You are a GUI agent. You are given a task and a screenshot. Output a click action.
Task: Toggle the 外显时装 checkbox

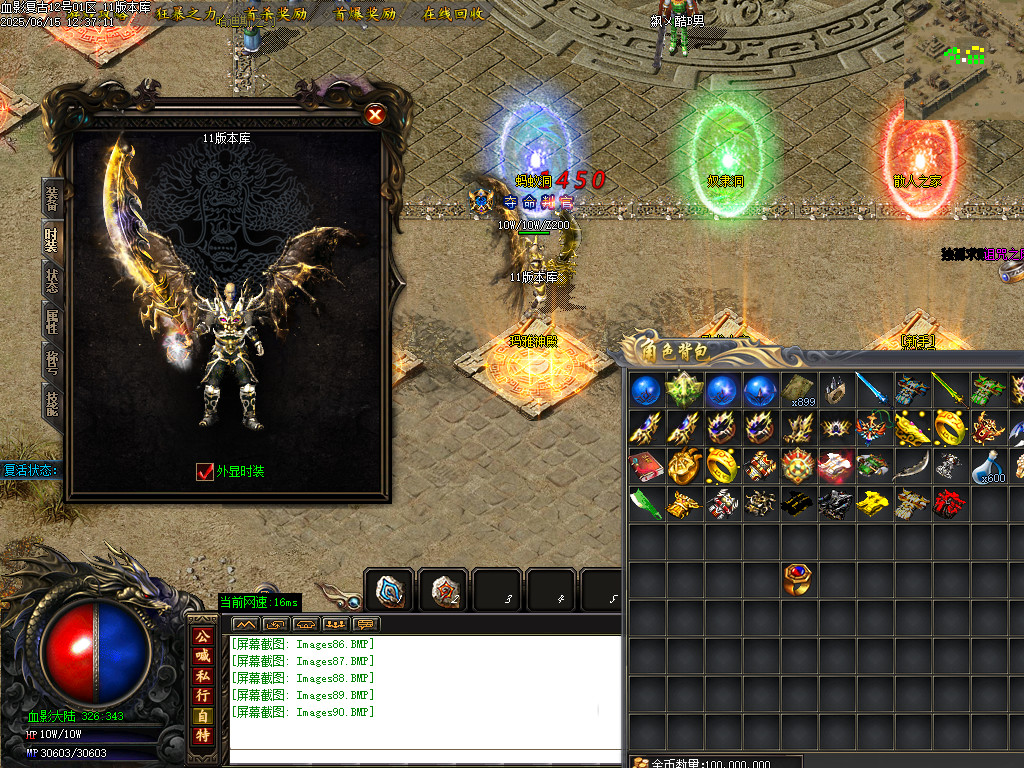pos(205,471)
